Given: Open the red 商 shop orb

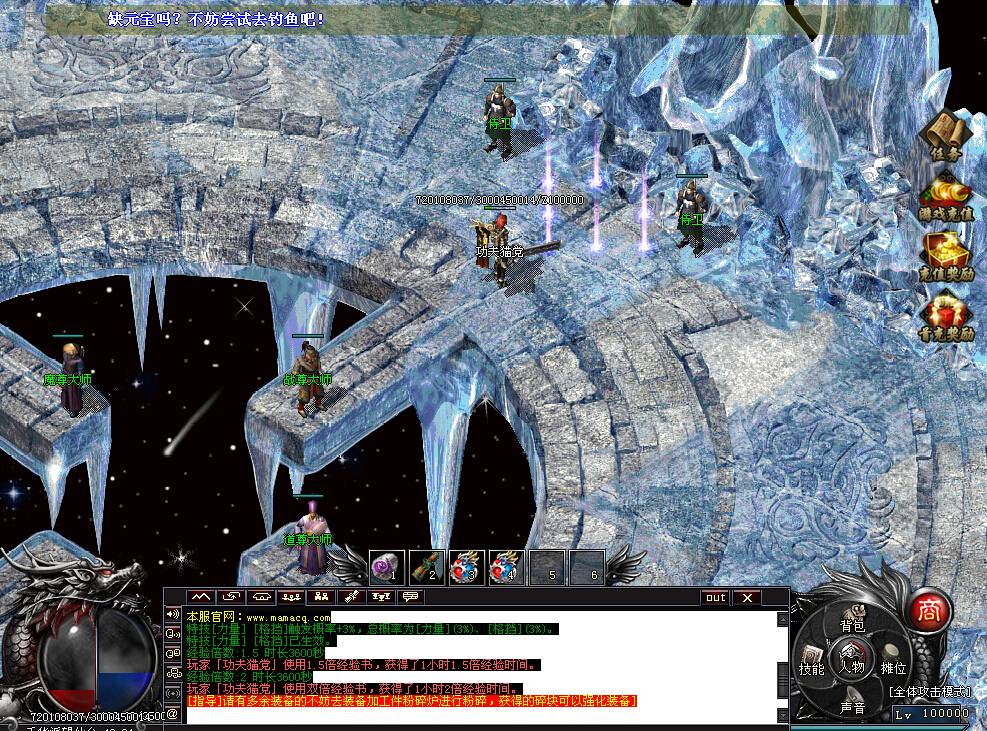Looking at the screenshot, I should (x=930, y=609).
